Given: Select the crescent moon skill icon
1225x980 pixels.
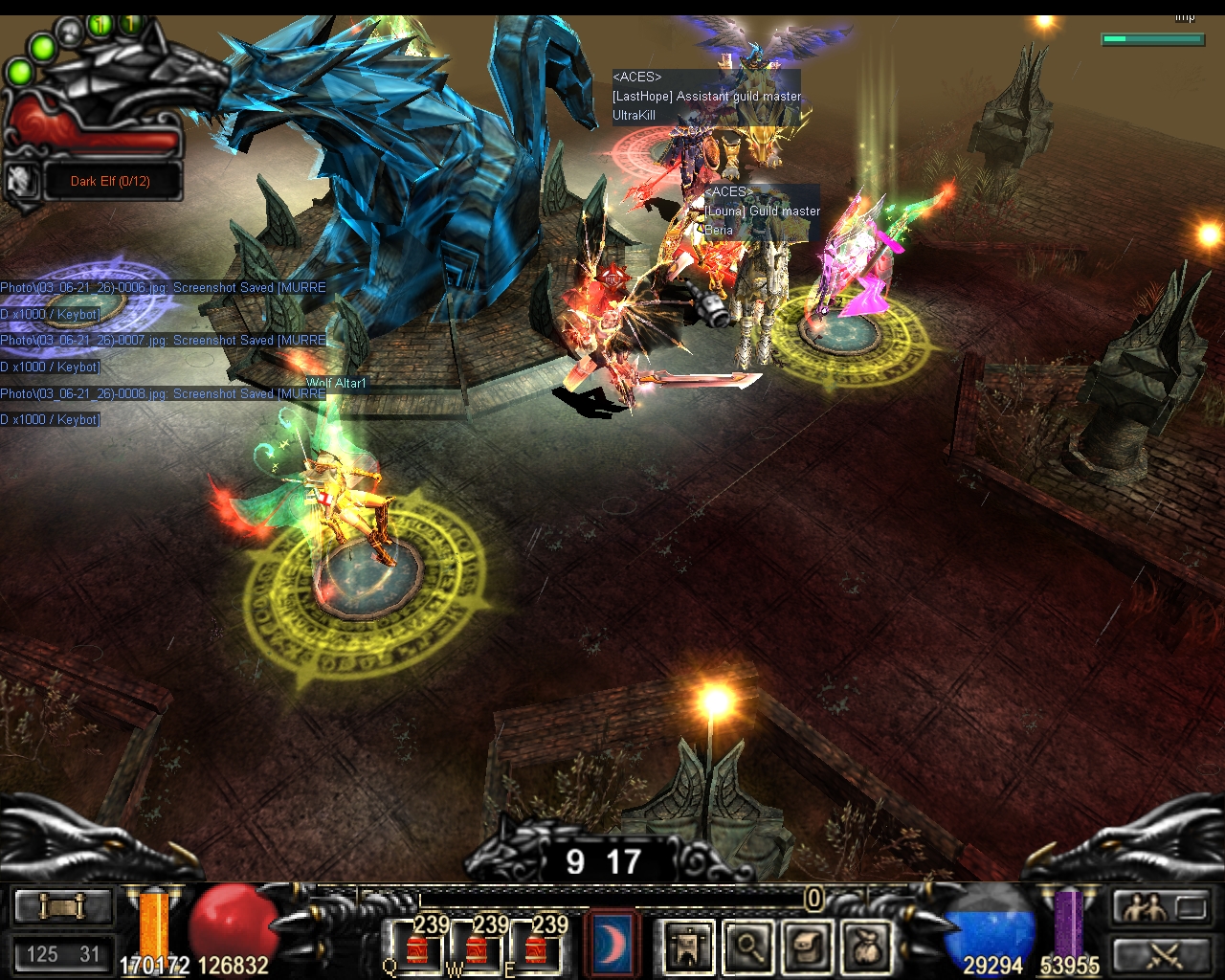Looking at the screenshot, I should coord(610,944).
